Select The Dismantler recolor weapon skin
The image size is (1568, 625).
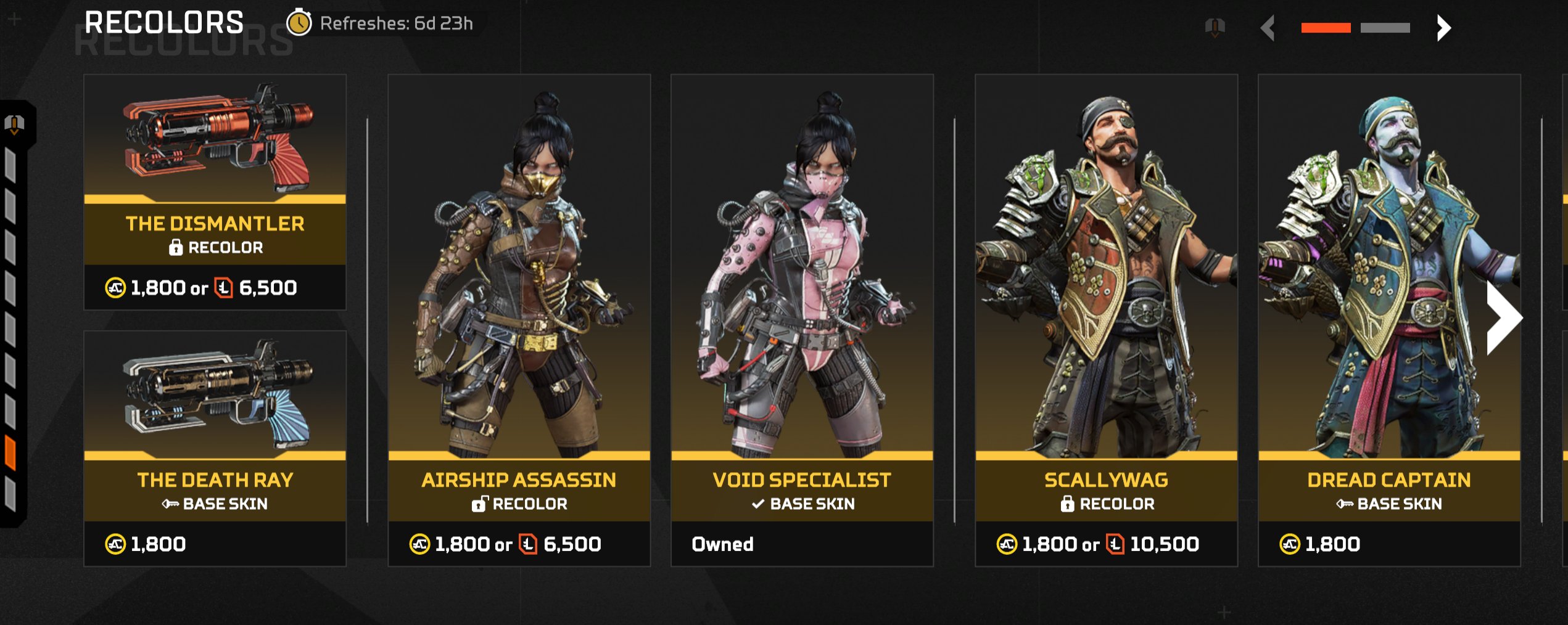tap(215, 192)
